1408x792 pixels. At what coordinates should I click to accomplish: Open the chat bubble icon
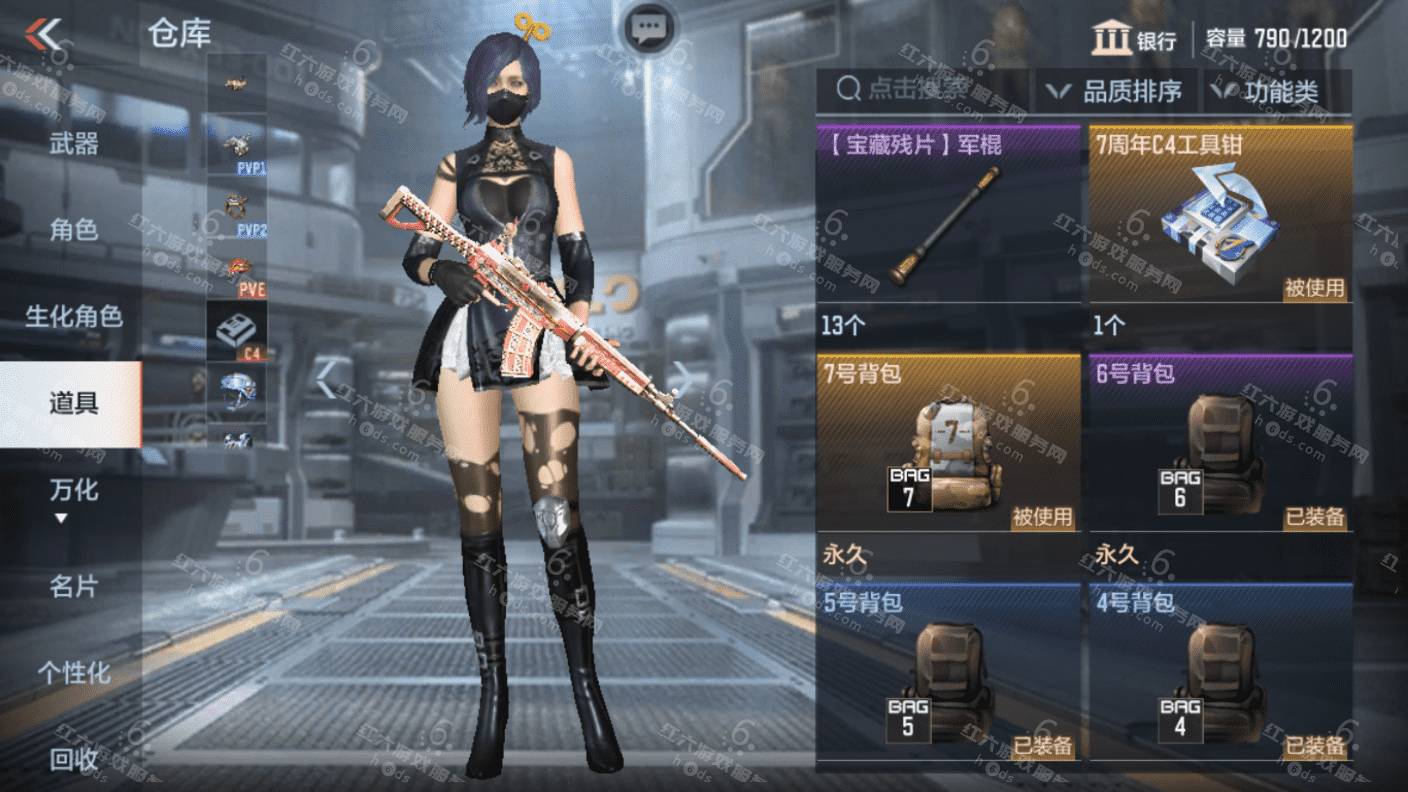tap(650, 27)
